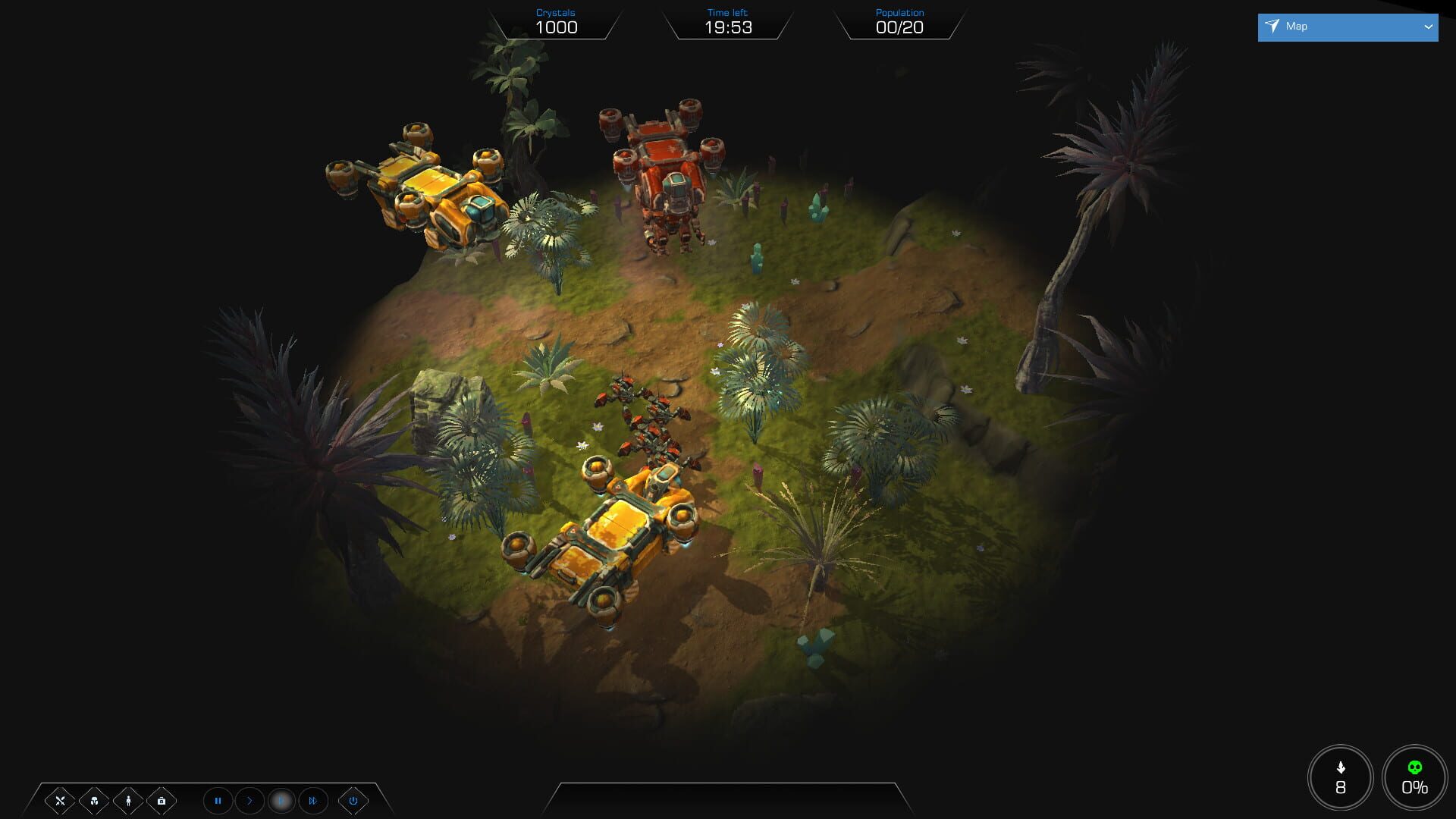
Task: Activate fast-forward game speed
Action: (x=312, y=801)
